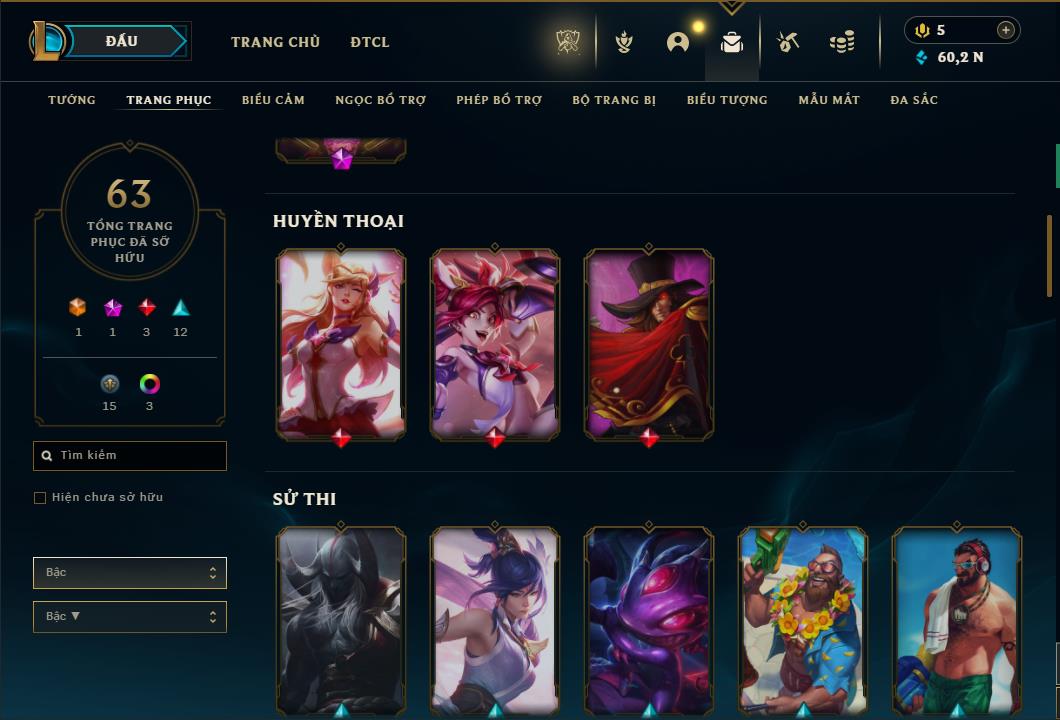The image size is (1060, 720).
Task: Toggle the Hiện chưa sở hữu checkbox
Action: (40, 498)
